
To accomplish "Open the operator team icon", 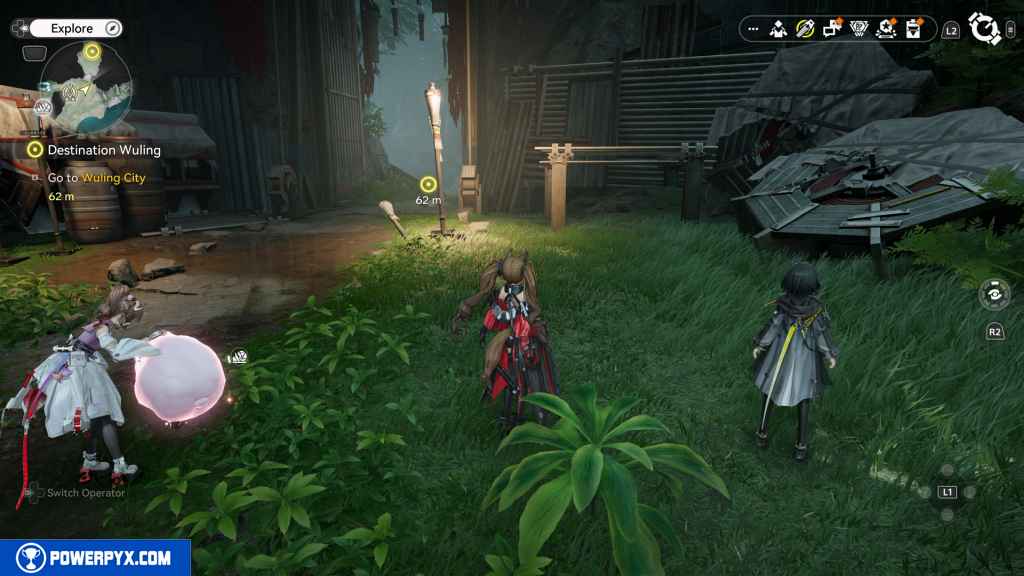I will click(x=779, y=29).
